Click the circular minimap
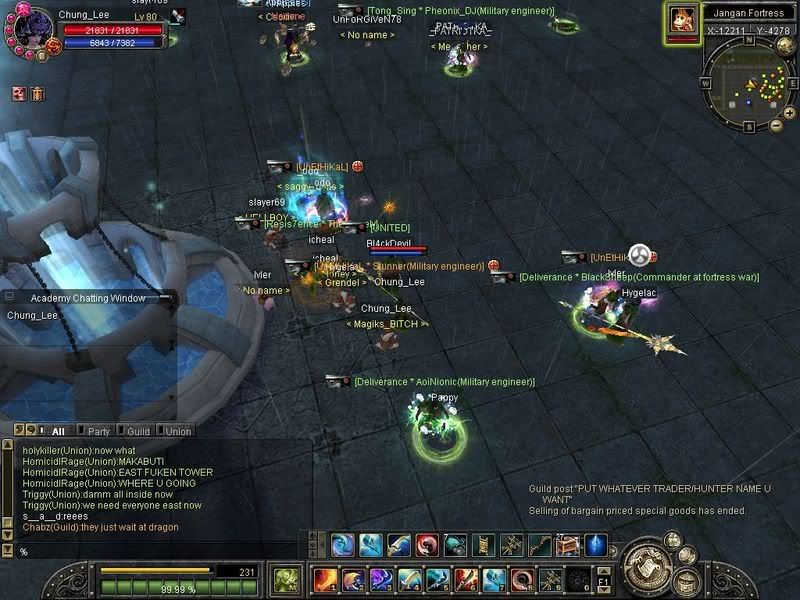Screen dimensions: 800x600 click(x=748, y=83)
